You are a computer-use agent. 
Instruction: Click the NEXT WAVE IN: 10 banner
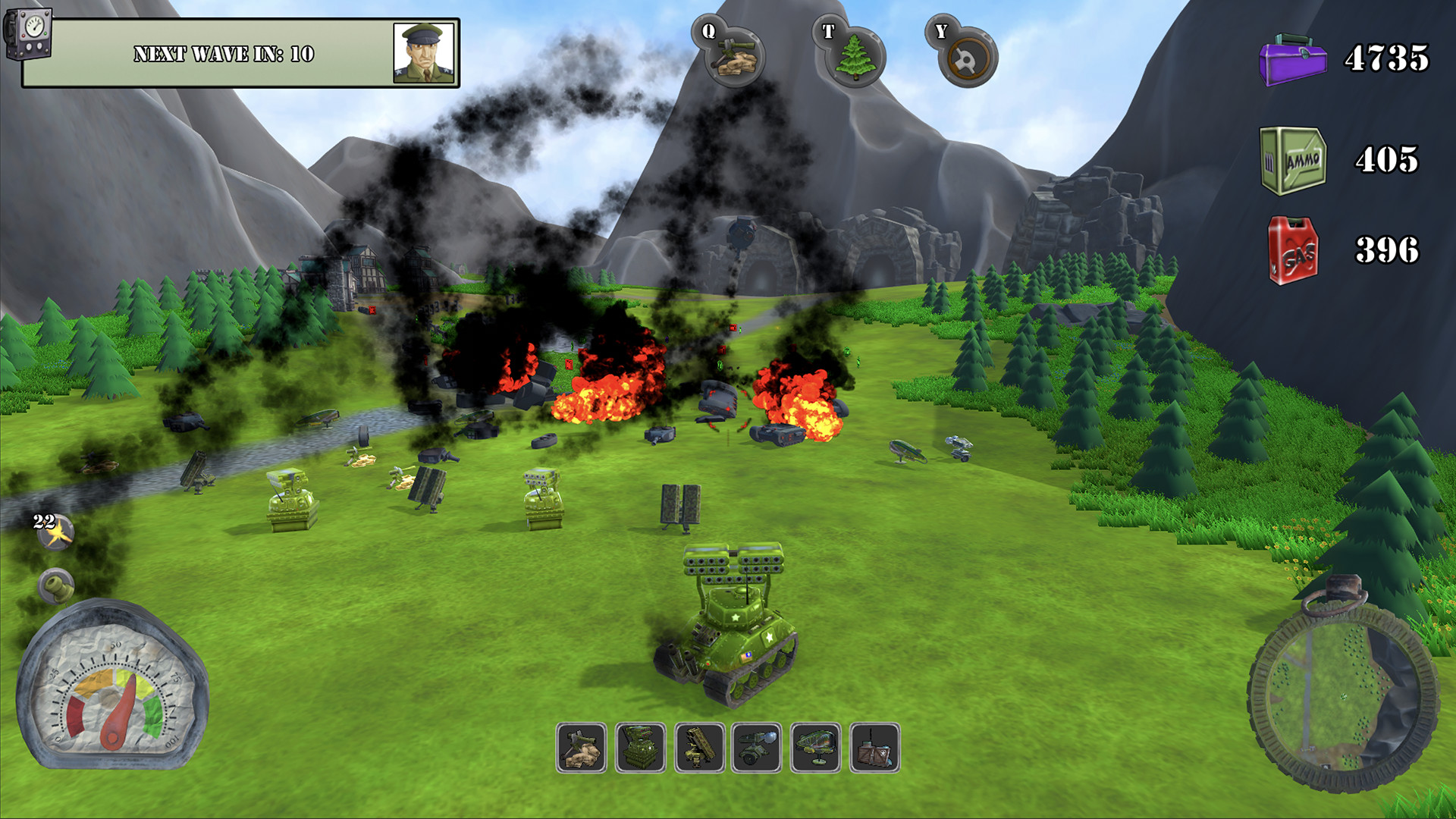click(224, 53)
